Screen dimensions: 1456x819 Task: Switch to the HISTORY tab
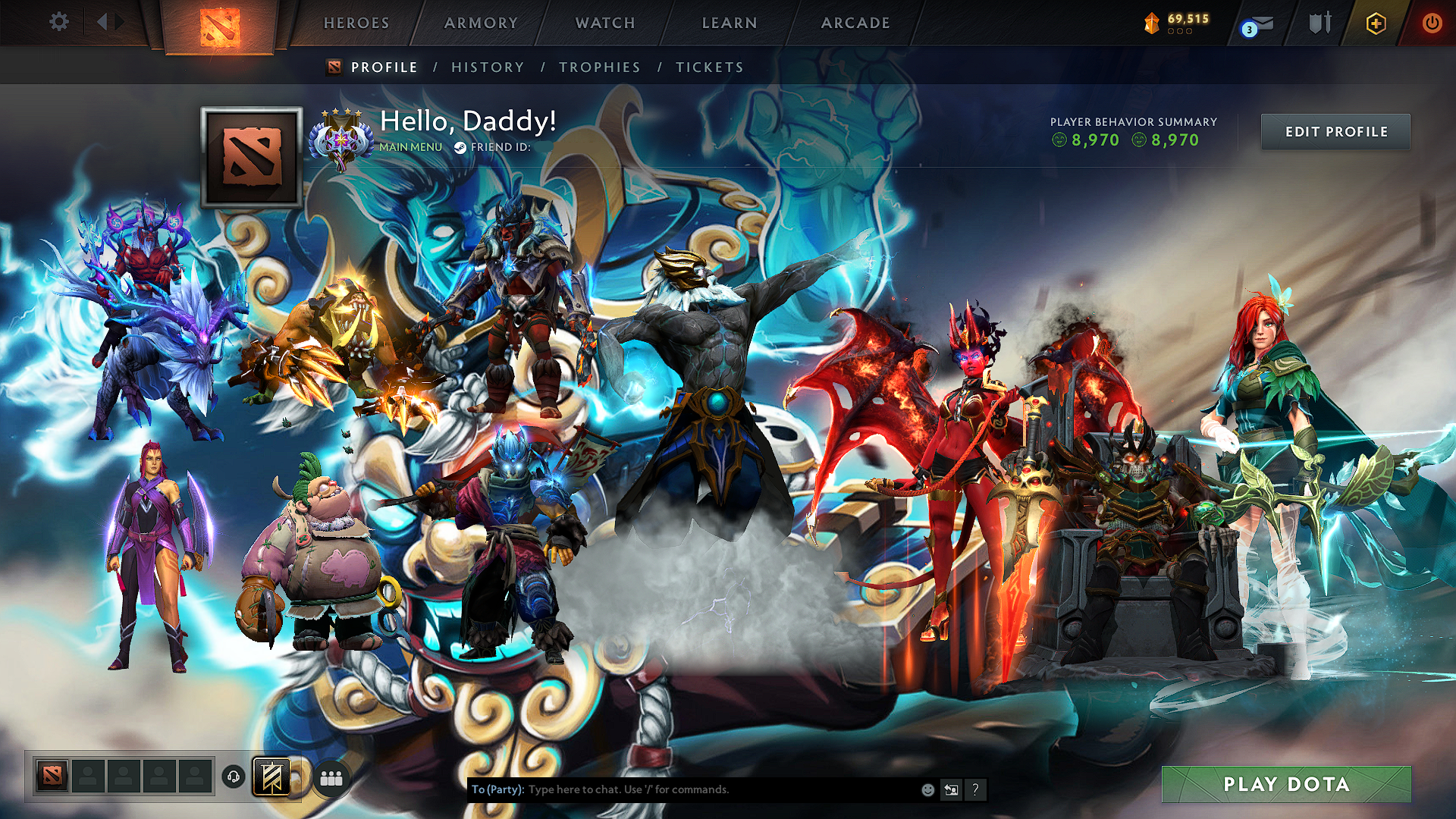pos(487,67)
